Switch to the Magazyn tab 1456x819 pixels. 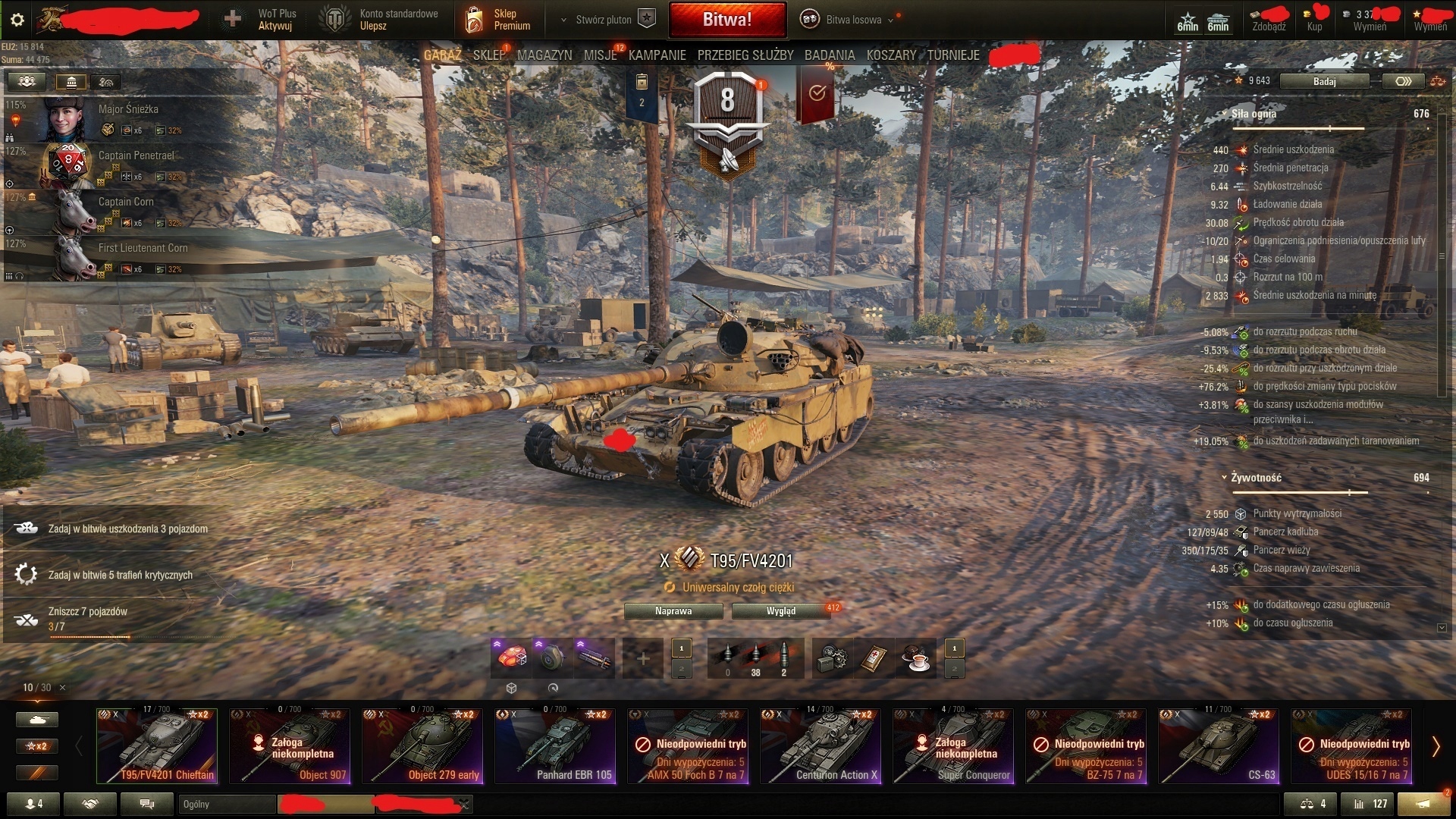544,55
